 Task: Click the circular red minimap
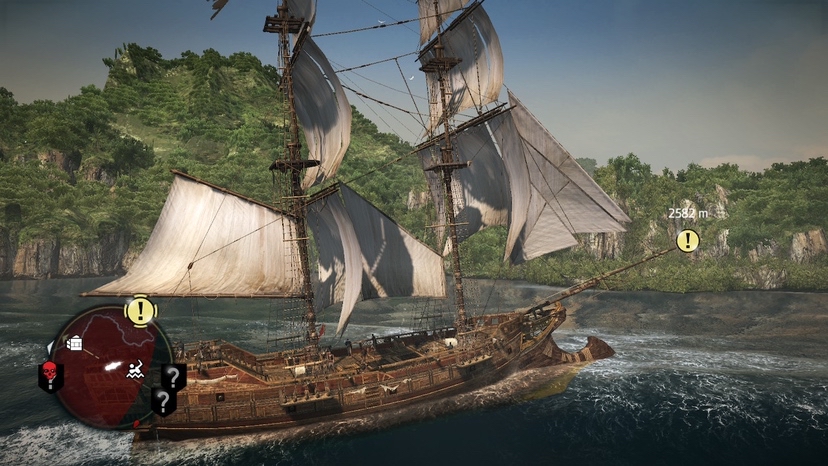tap(108, 366)
